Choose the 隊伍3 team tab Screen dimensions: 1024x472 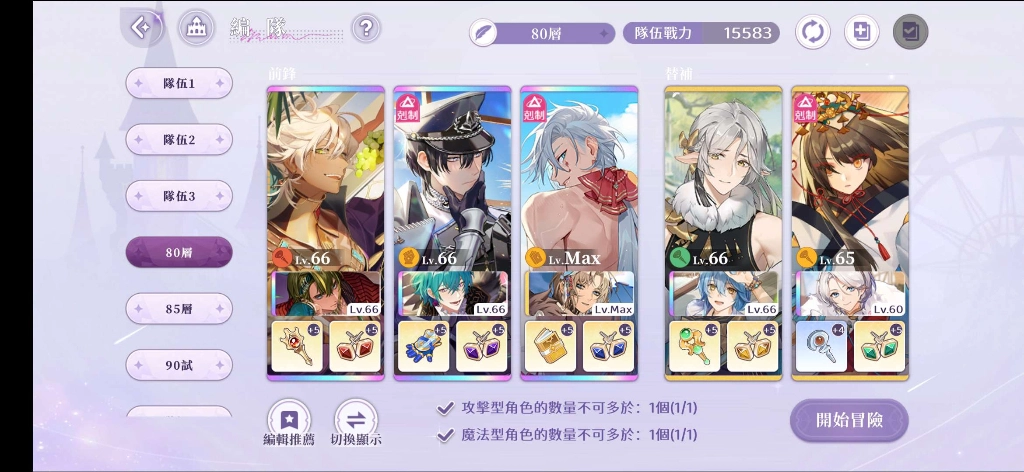coord(179,196)
